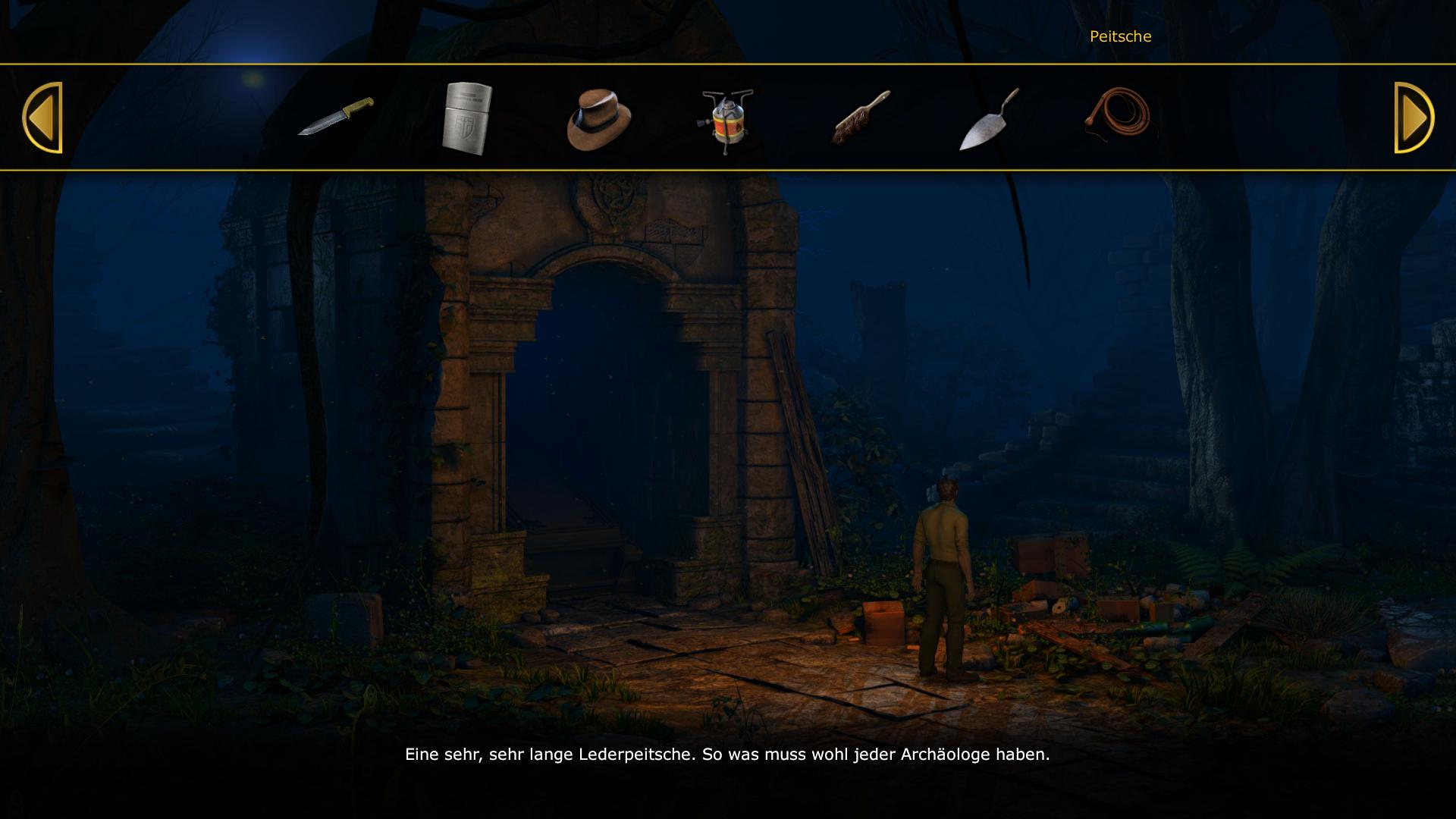
Task: Choose the brown fedora hat
Action: click(x=598, y=120)
